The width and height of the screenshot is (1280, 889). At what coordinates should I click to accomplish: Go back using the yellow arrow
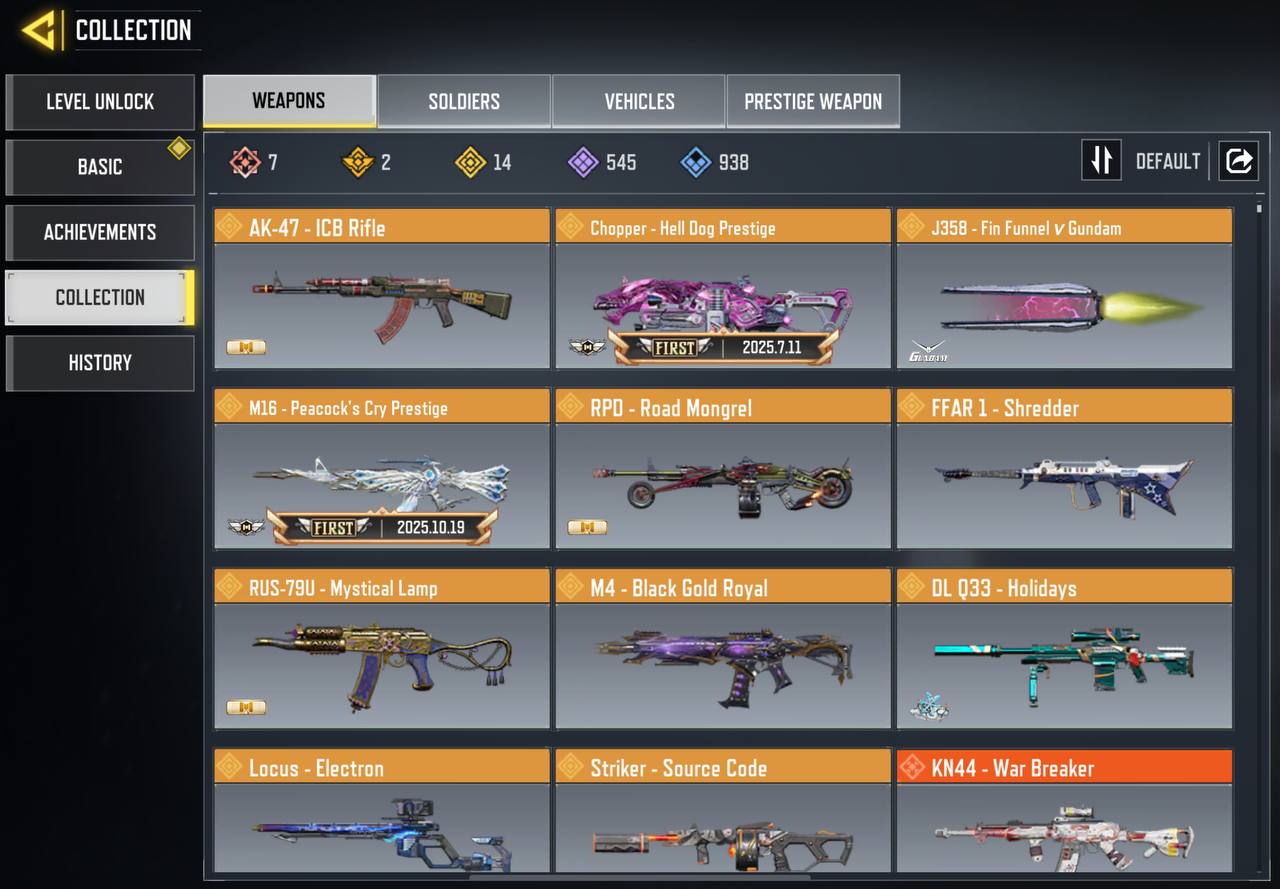tap(40, 30)
